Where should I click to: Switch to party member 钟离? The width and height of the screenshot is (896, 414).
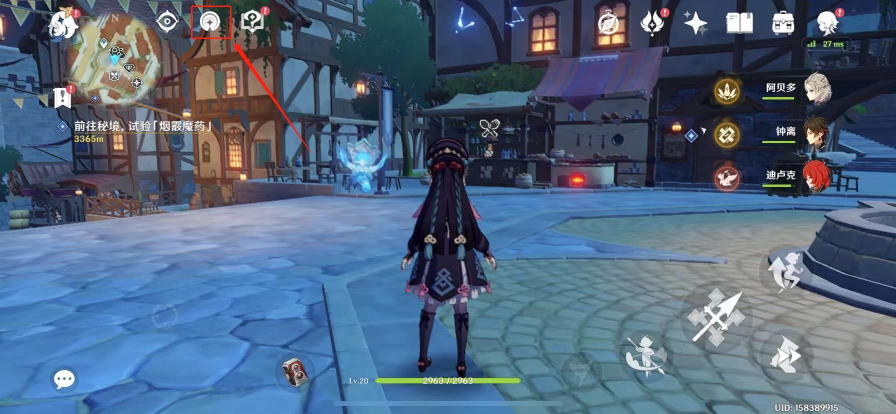tap(817, 133)
